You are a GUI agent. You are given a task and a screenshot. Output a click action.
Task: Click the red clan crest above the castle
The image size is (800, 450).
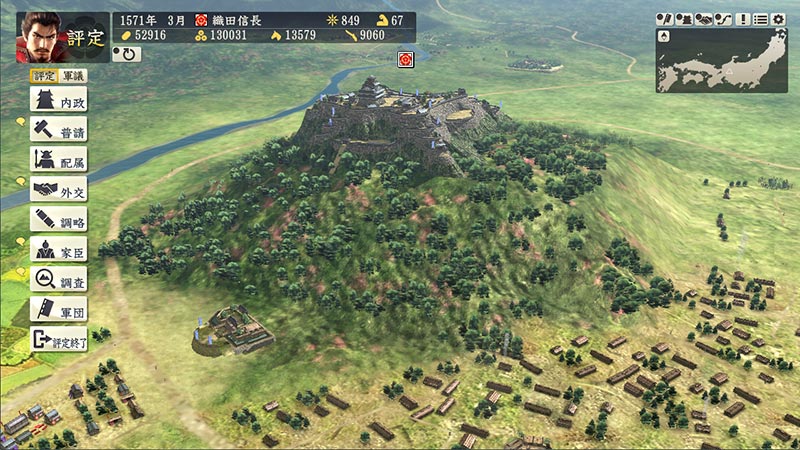tap(406, 58)
